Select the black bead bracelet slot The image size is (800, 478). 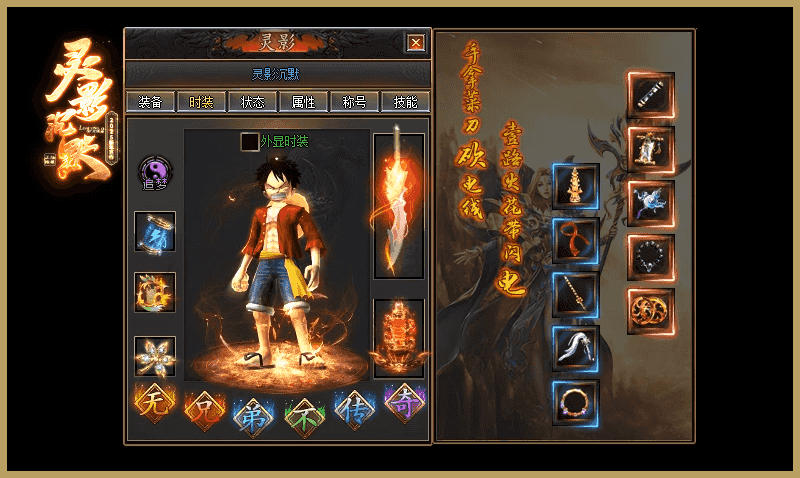point(651,258)
